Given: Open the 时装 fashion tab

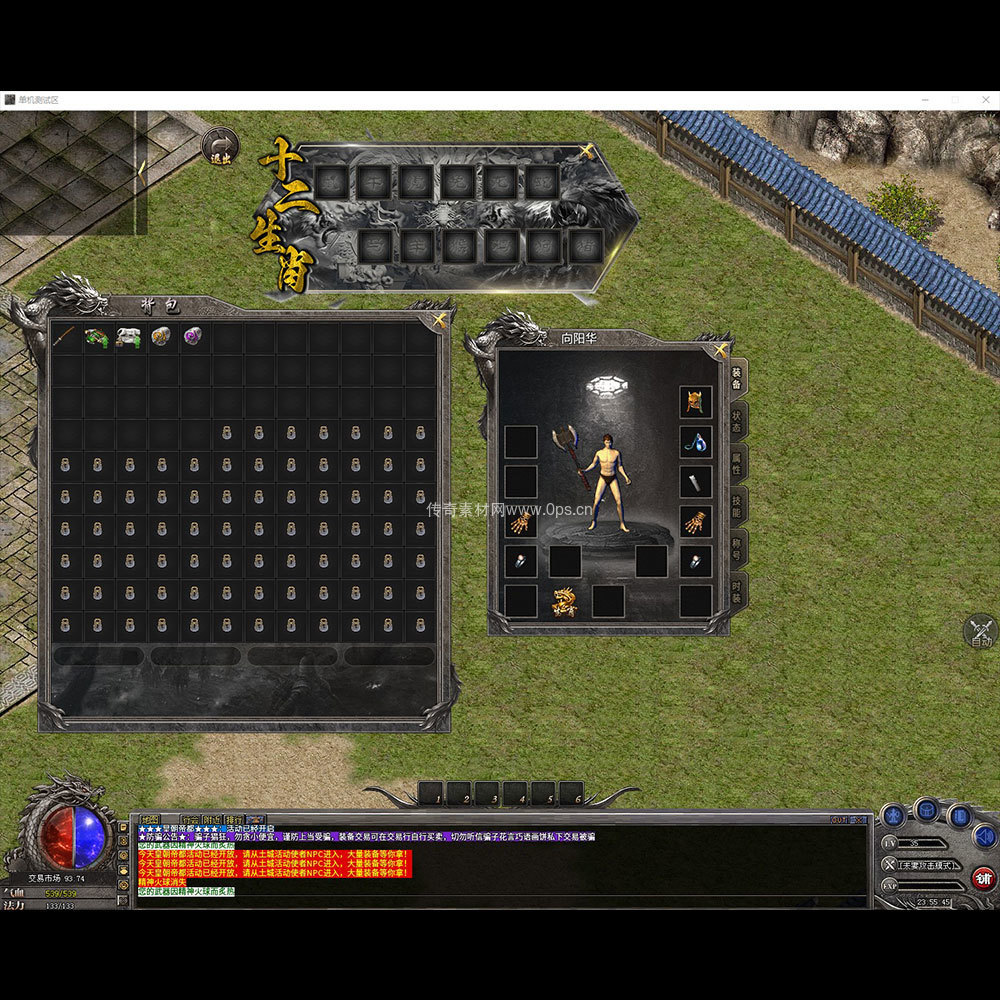Looking at the screenshot, I should [737, 588].
